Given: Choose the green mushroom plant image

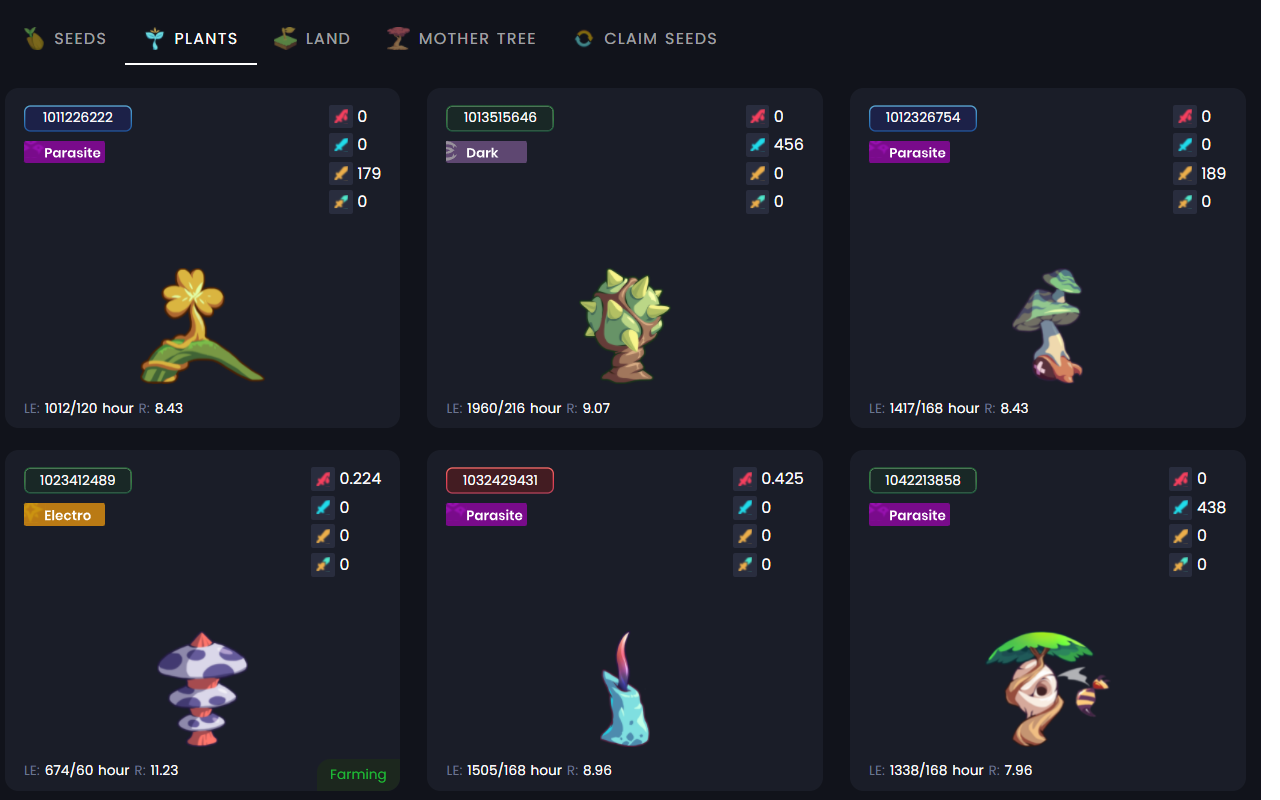Looking at the screenshot, I should point(1048,325).
